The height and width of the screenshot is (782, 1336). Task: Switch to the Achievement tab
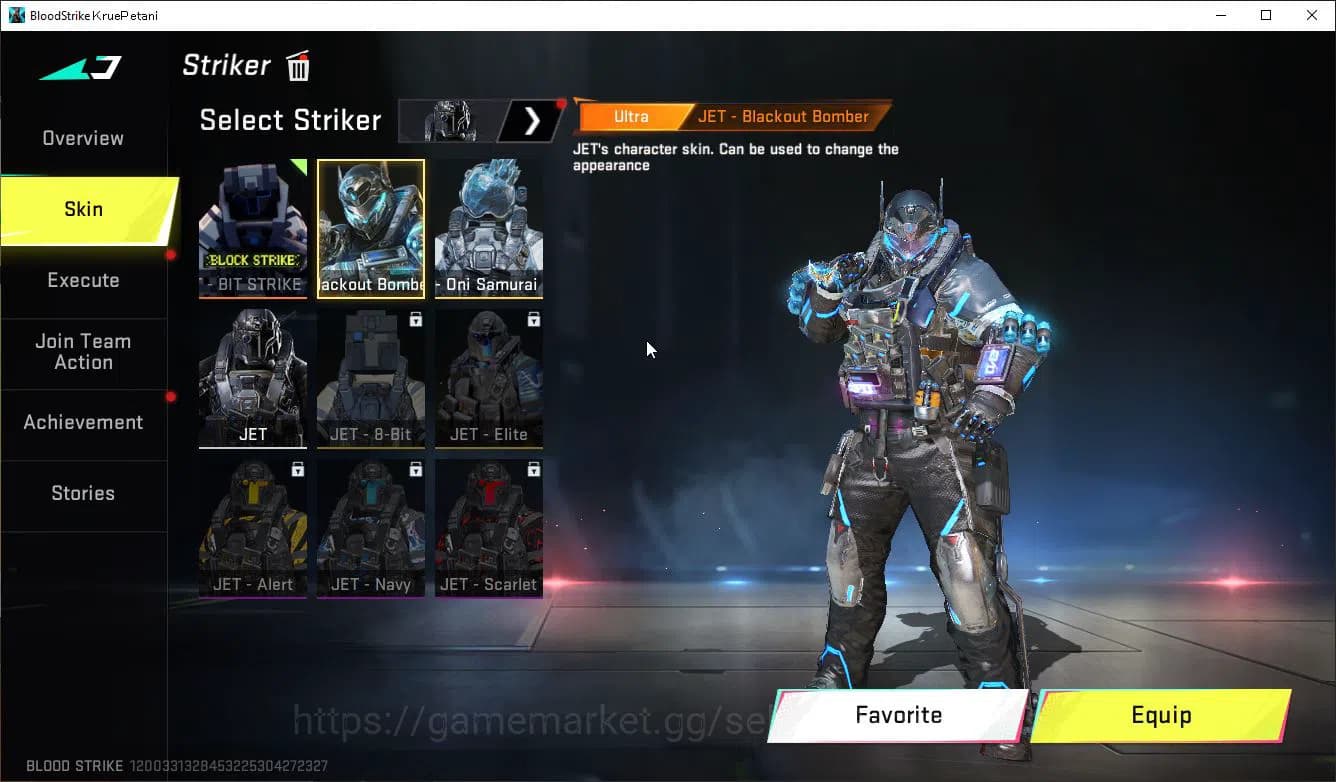coord(82,422)
